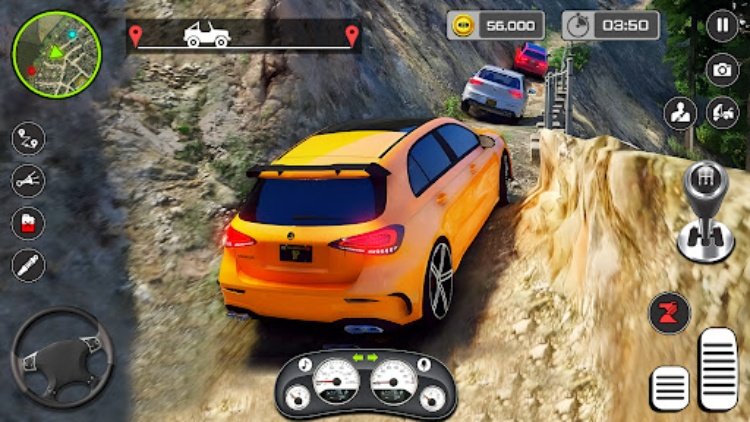Step on the brake pedal
750x422 pixels.
(x=670, y=386)
